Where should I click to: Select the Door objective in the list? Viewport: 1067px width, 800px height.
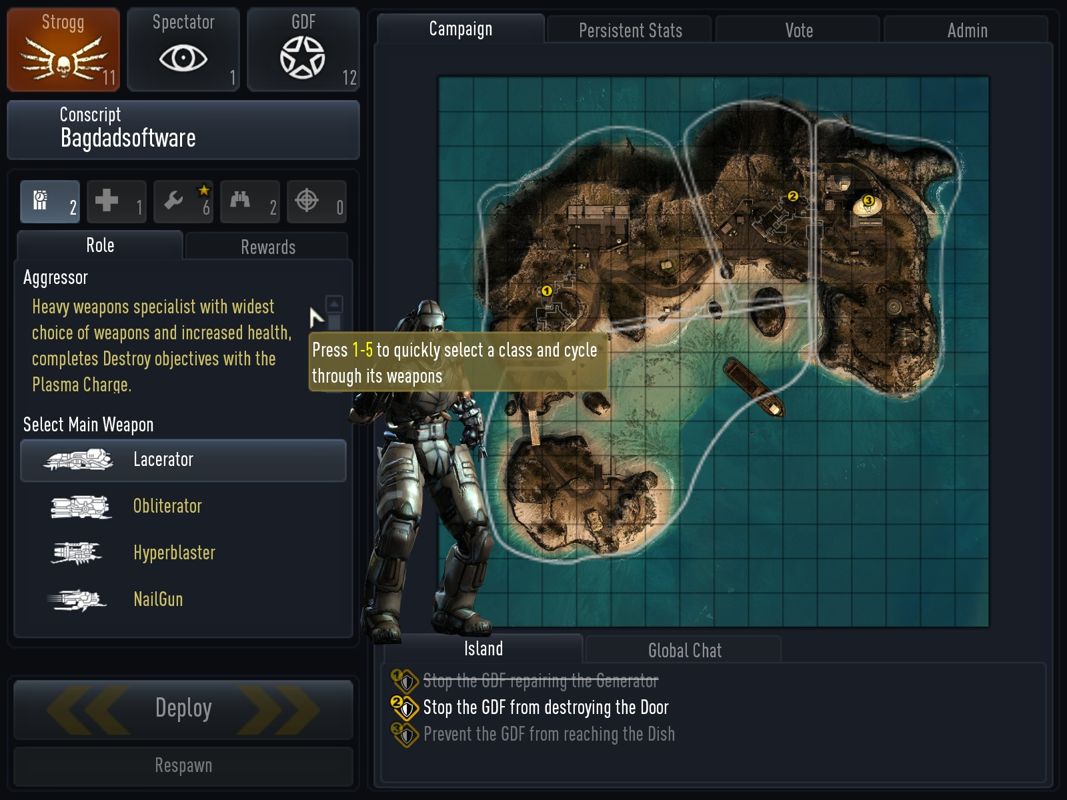pyautogui.click(x=545, y=708)
